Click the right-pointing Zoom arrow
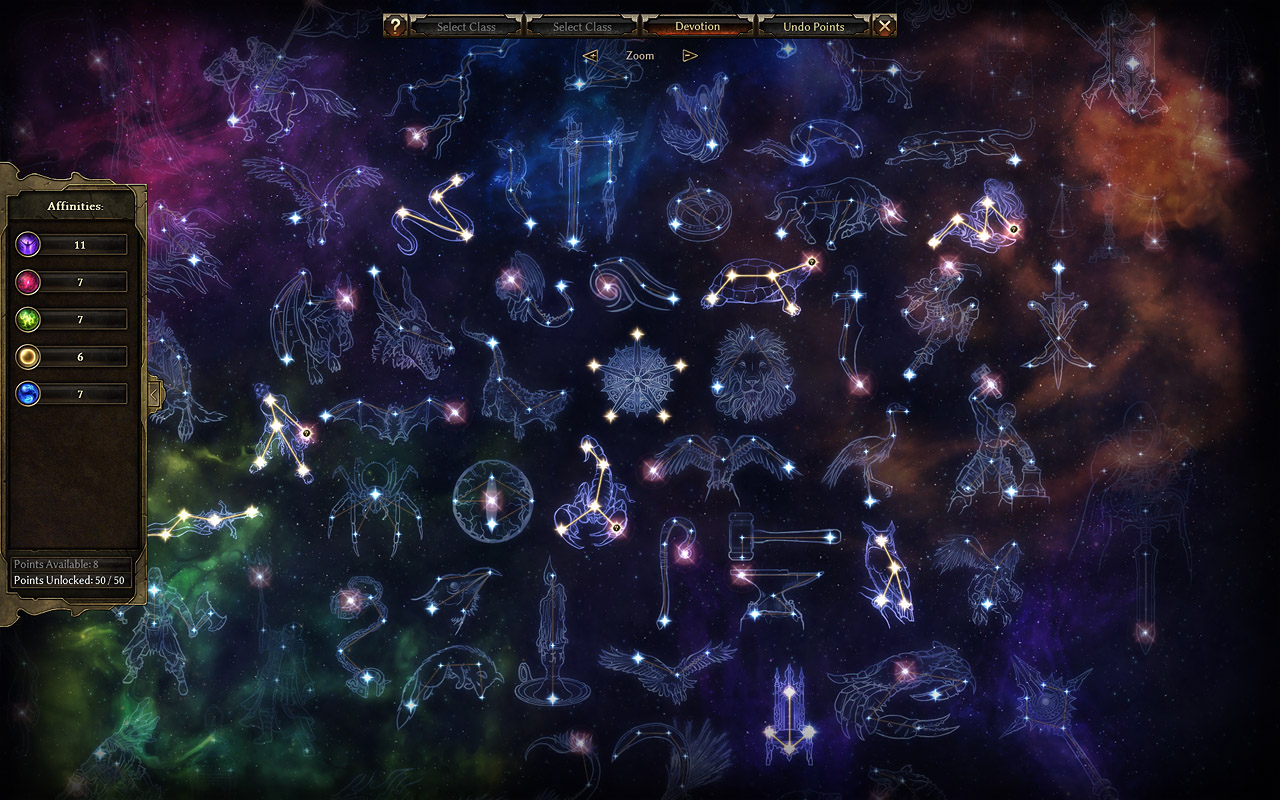Screen dimensions: 1280x800 coord(689,56)
